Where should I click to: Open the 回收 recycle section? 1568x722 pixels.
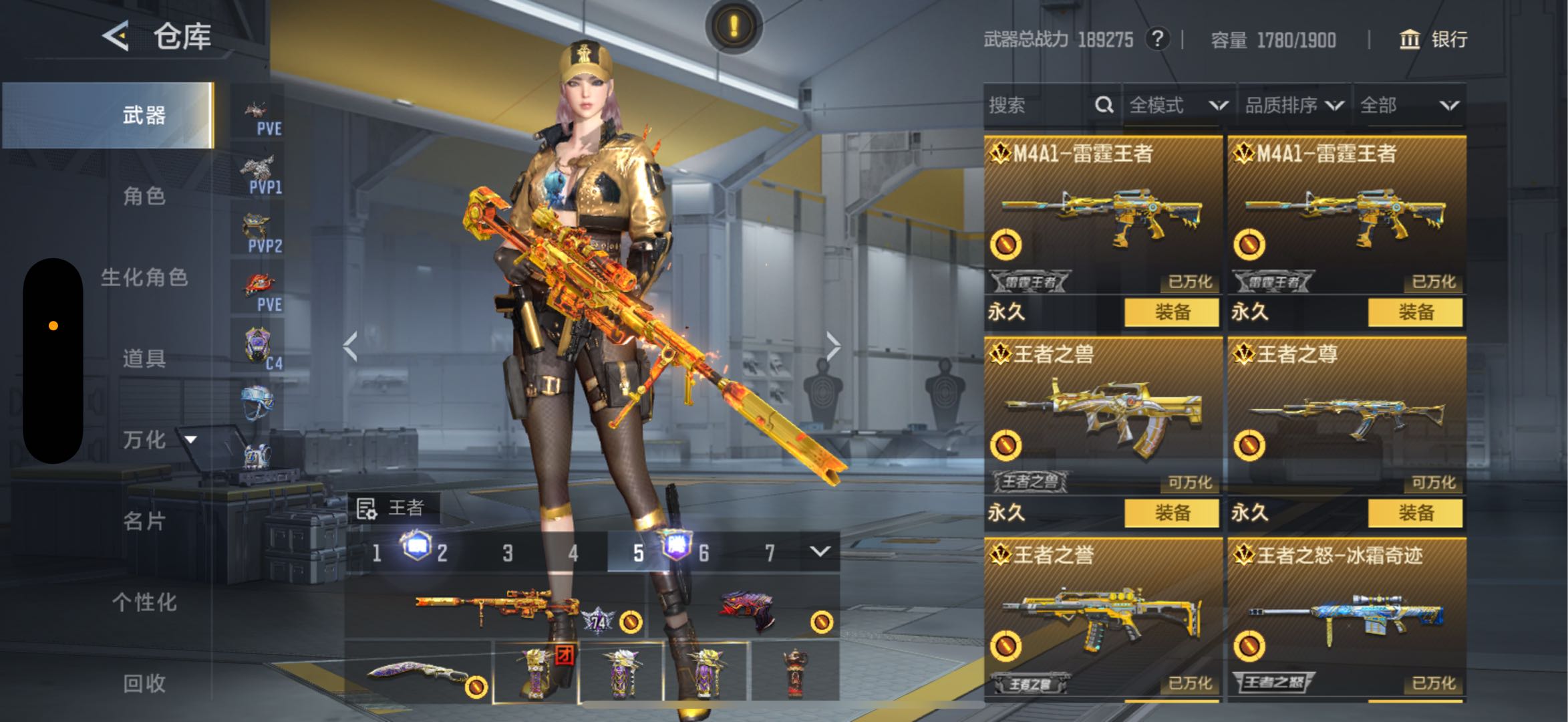pos(144,683)
